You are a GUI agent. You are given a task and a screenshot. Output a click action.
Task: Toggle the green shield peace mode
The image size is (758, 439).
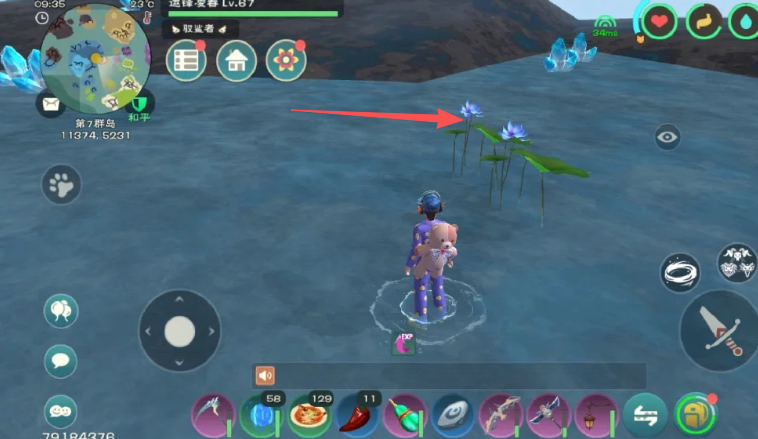[x=138, y=102]
